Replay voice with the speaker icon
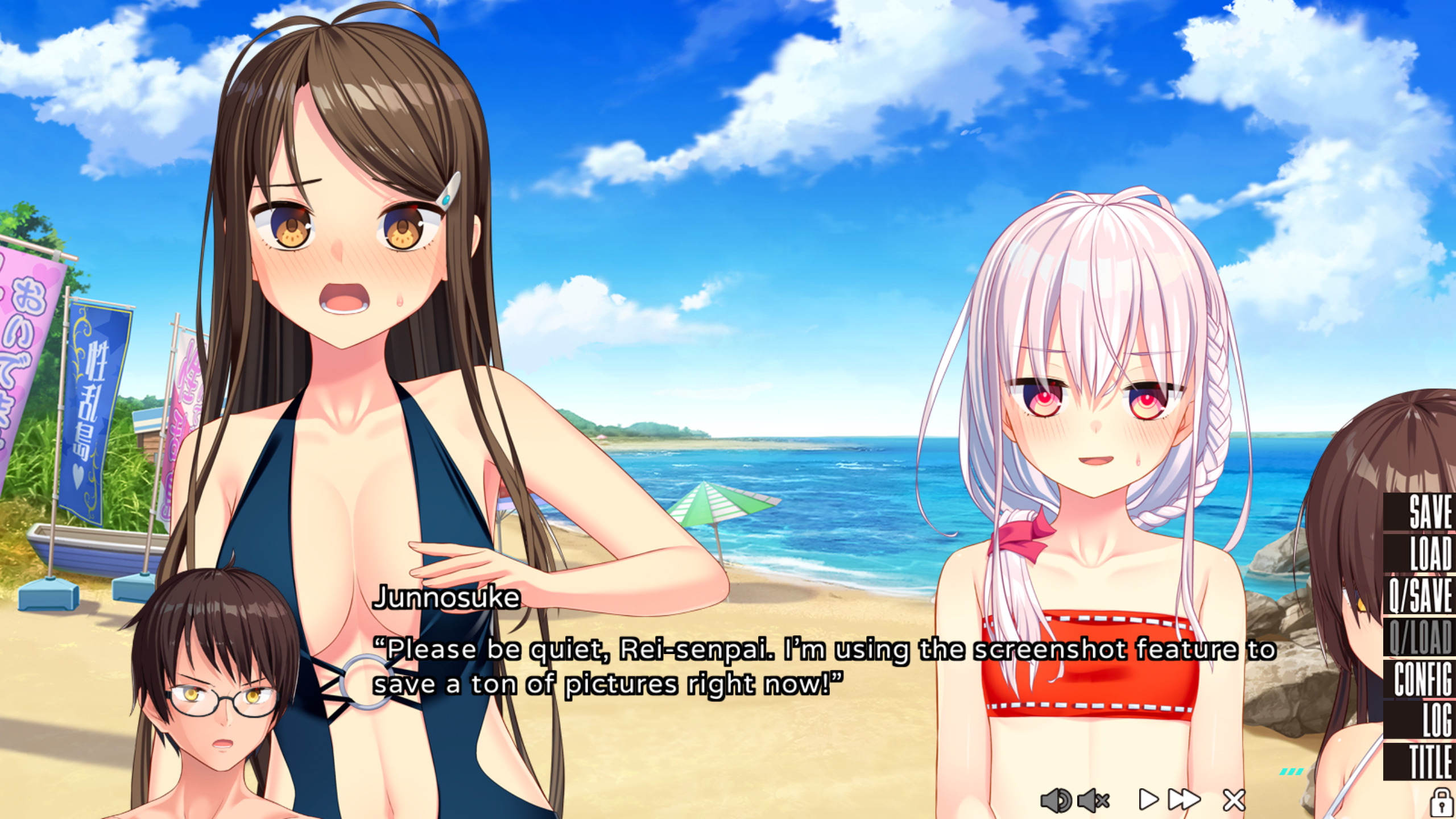Screen dimensions: 1456x819 (x=1056, y=800)
